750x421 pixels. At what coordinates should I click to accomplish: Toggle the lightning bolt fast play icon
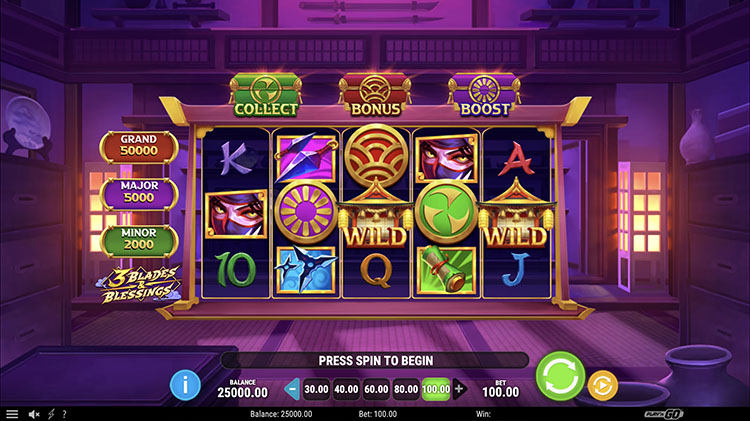coord(51,414)
